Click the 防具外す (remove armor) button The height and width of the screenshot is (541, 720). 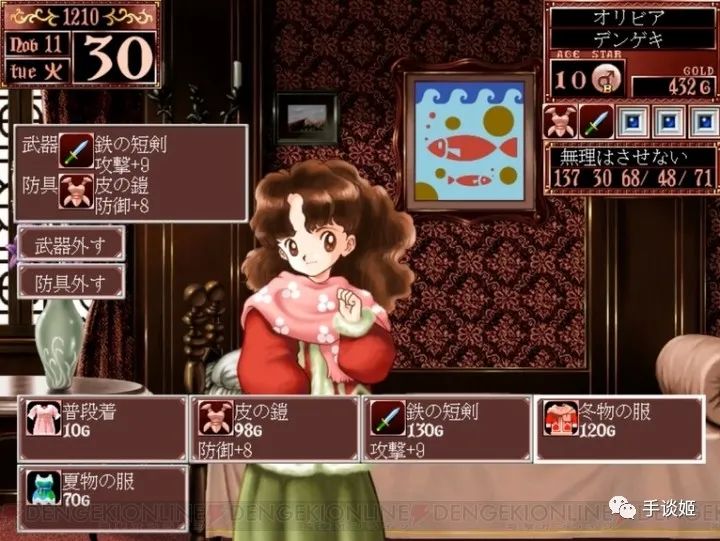point(71,281)
